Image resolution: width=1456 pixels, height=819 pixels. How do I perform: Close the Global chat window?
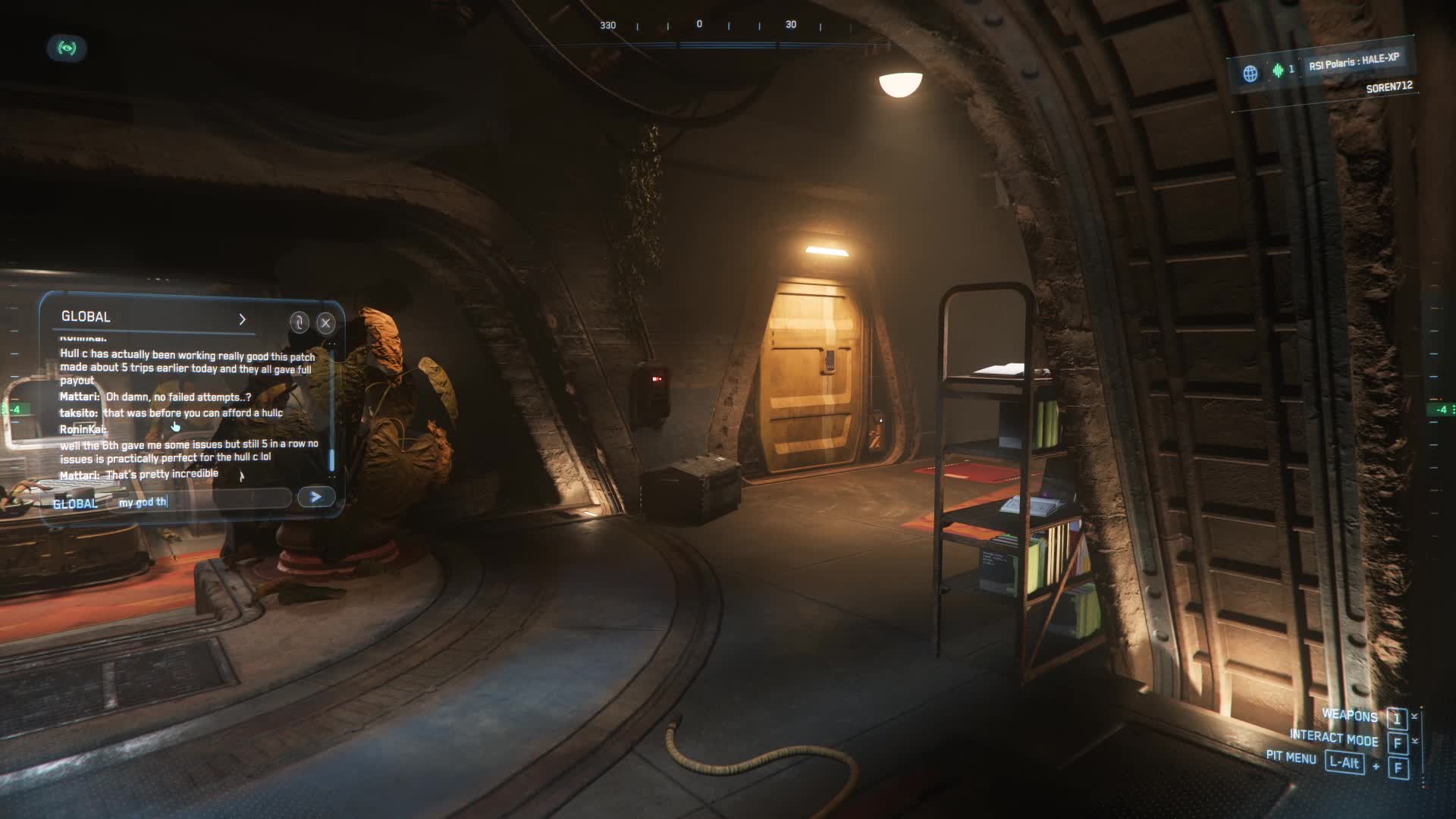pos(326,323)
